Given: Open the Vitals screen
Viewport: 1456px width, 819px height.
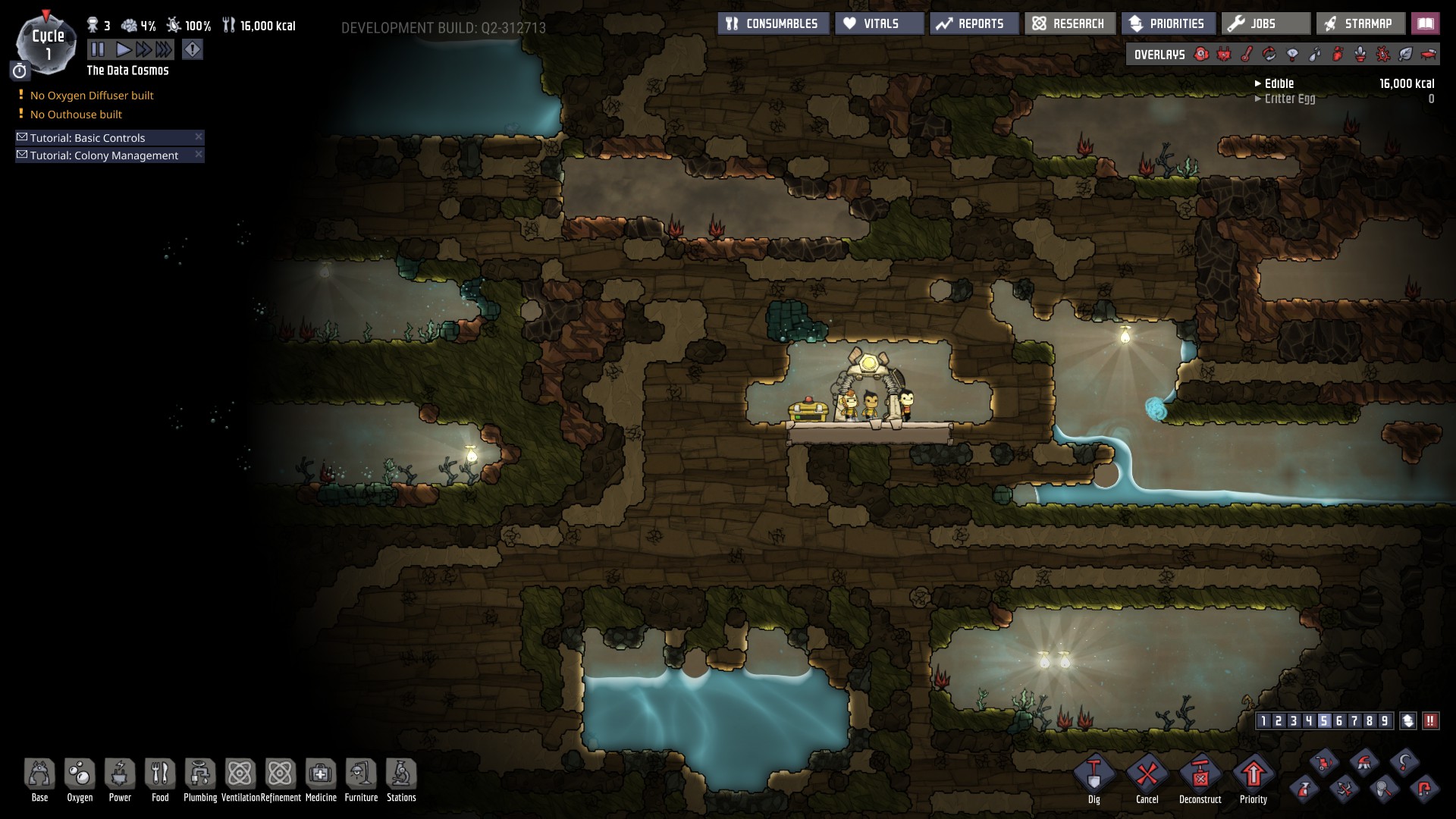Looking at the screenshot, I should pos(880,24).
